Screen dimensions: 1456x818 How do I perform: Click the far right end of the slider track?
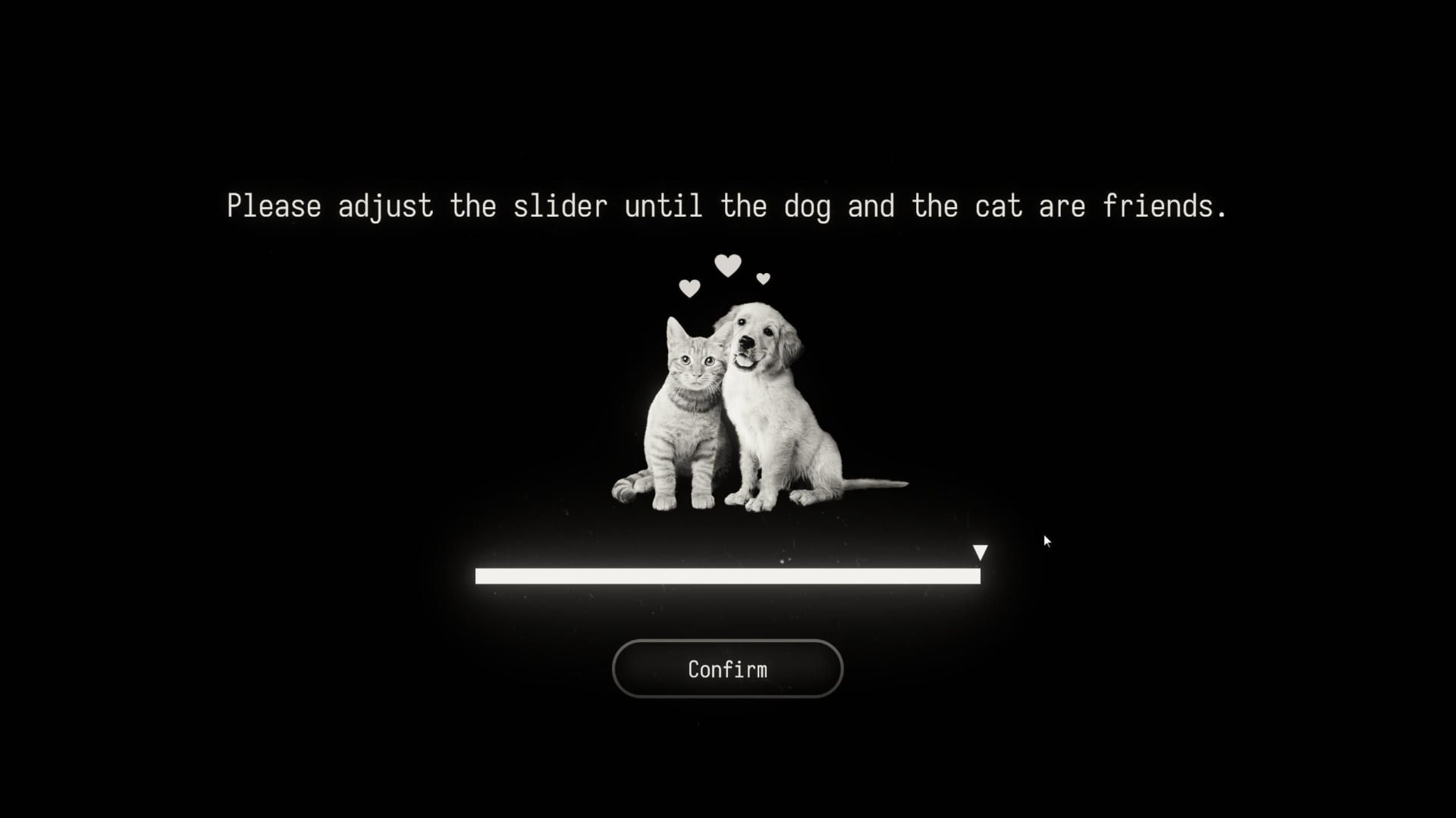tap(977, 577)
